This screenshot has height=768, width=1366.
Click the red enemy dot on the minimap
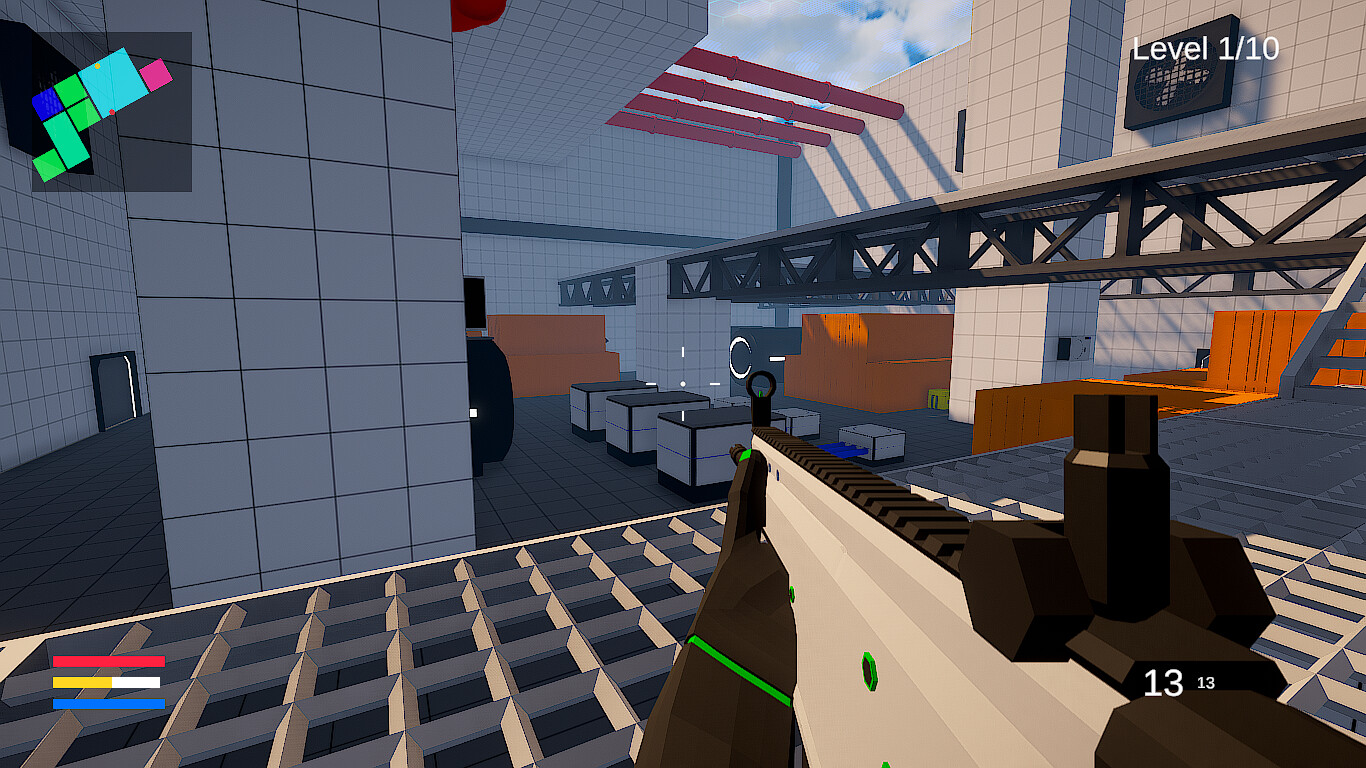[111, 111]
